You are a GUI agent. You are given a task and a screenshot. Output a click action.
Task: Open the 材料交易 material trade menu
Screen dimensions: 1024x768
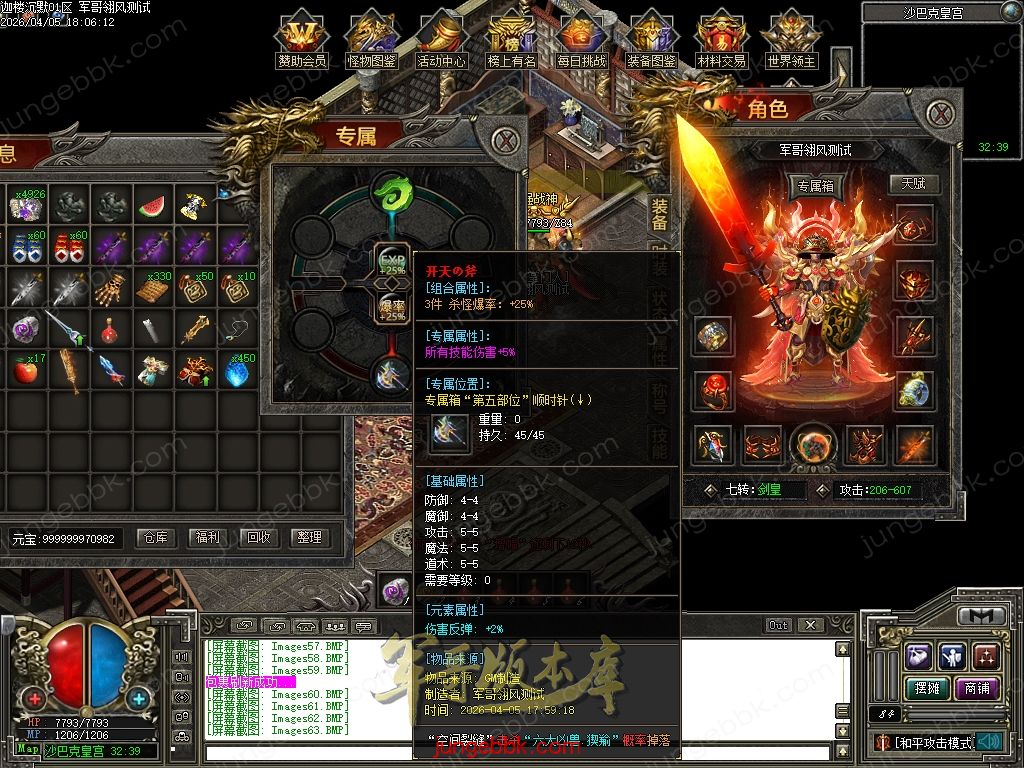pyautogui.click(x=721, y=40)
